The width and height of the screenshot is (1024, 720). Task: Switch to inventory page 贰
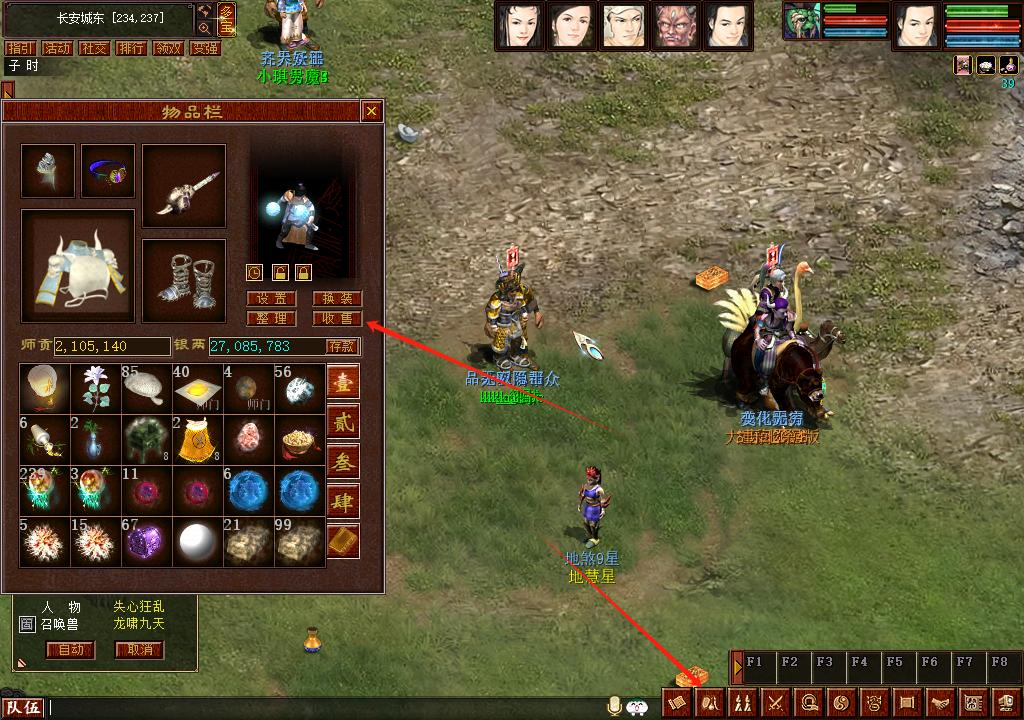click(342, 423)
